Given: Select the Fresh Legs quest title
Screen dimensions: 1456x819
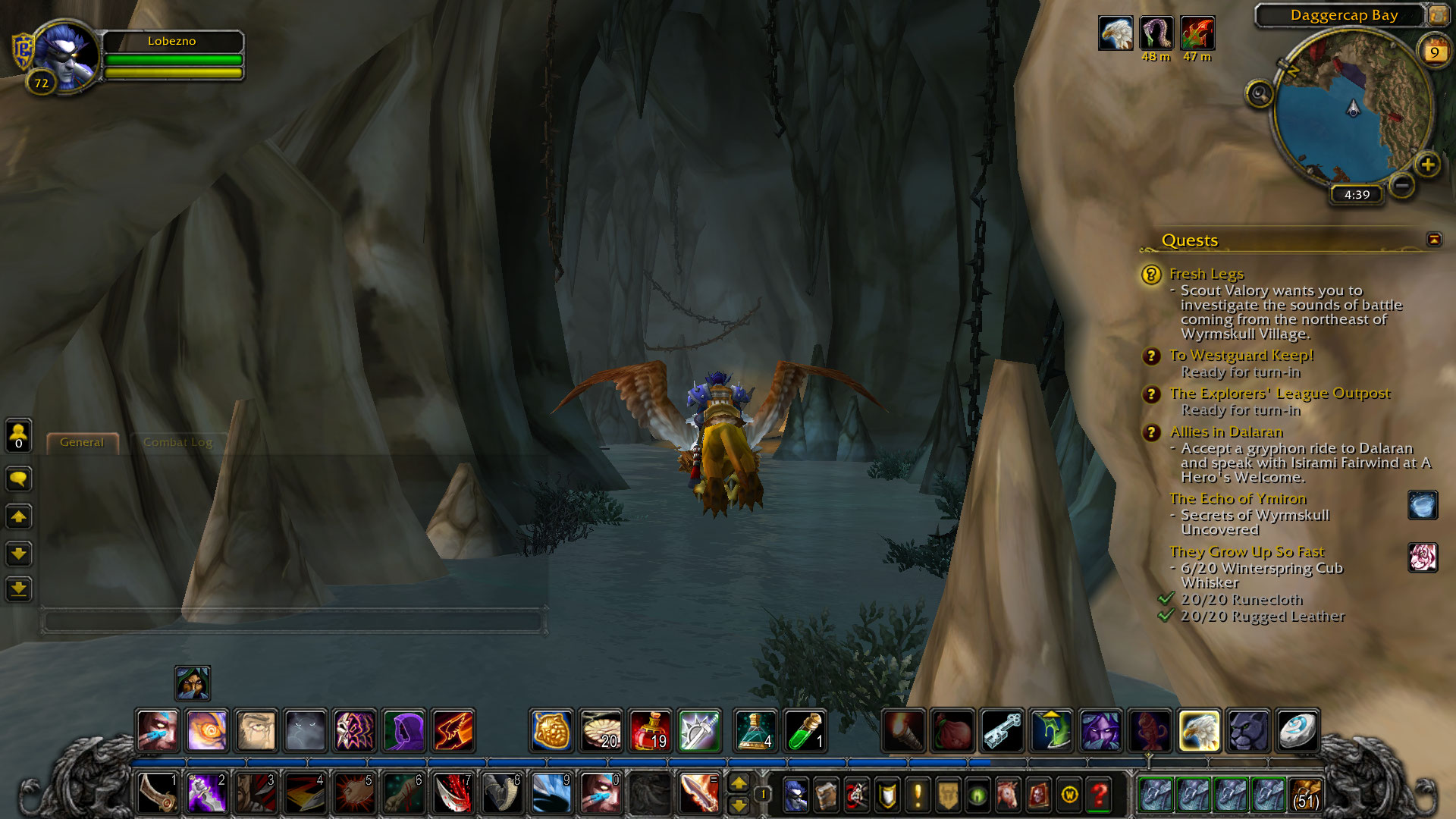Looking at the screenshot, I should (x=1206, y=274).
